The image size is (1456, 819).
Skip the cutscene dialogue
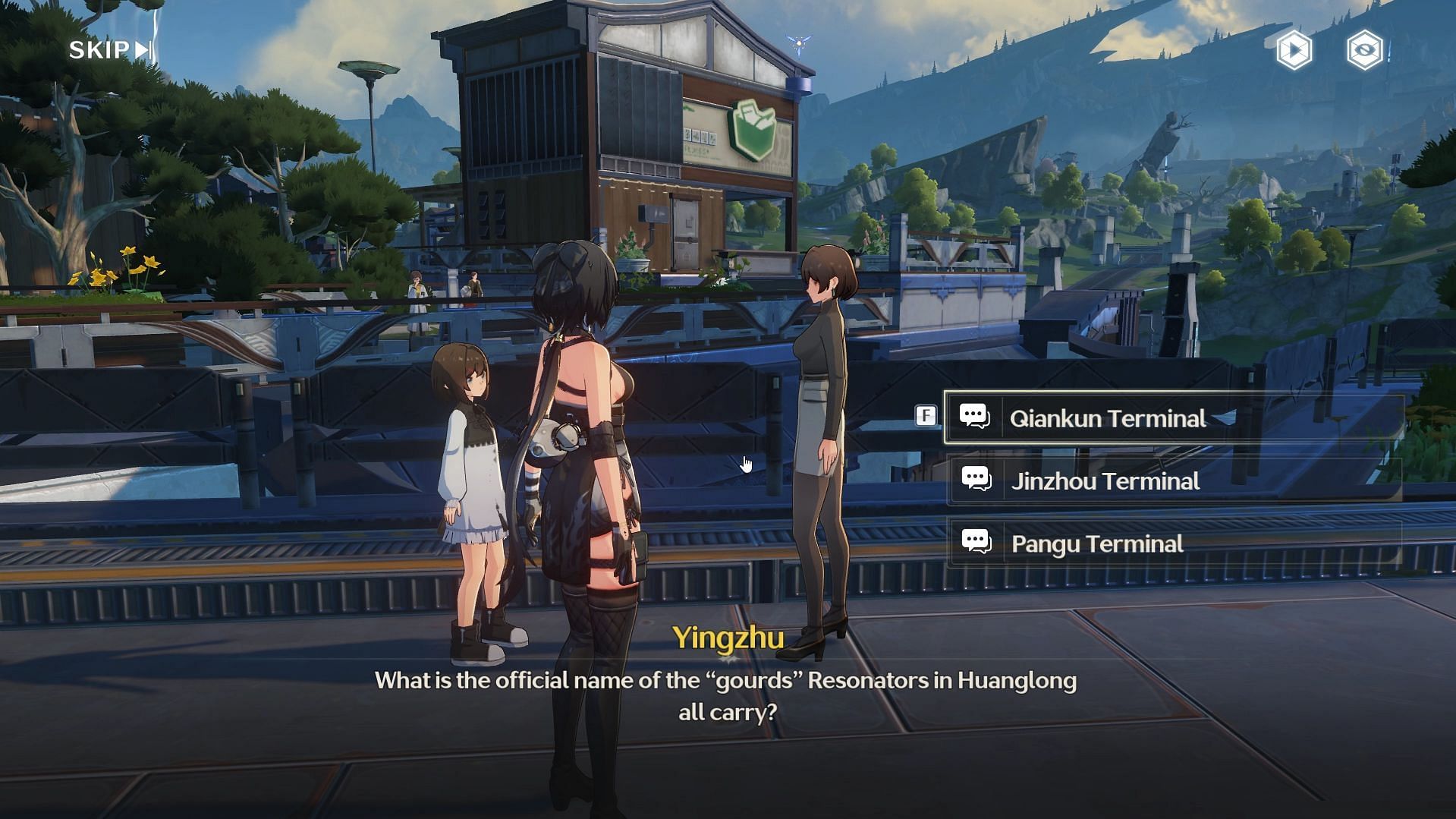(x=111, y=50)
